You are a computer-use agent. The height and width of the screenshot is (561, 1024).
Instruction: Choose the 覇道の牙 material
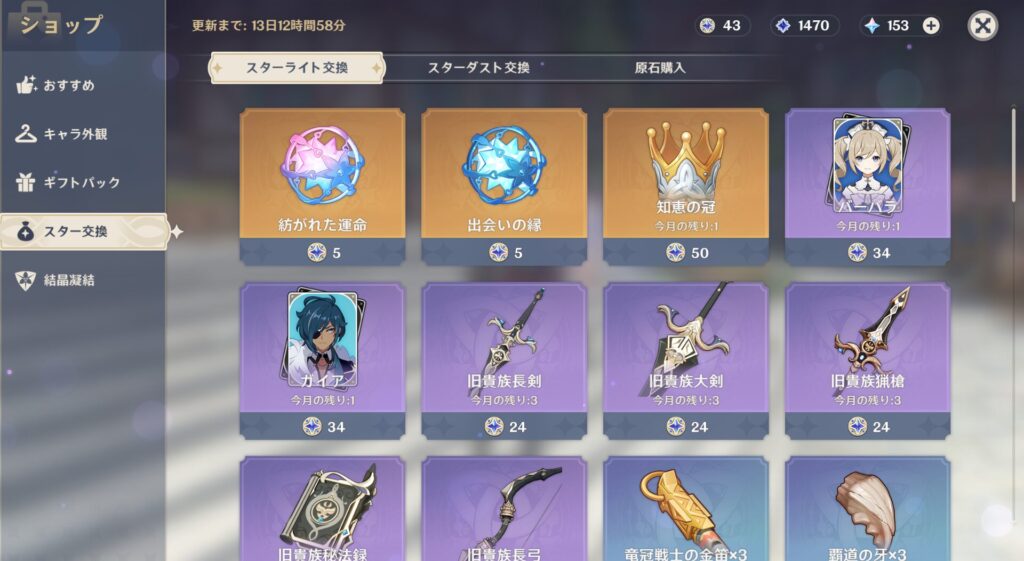[867, 510]
